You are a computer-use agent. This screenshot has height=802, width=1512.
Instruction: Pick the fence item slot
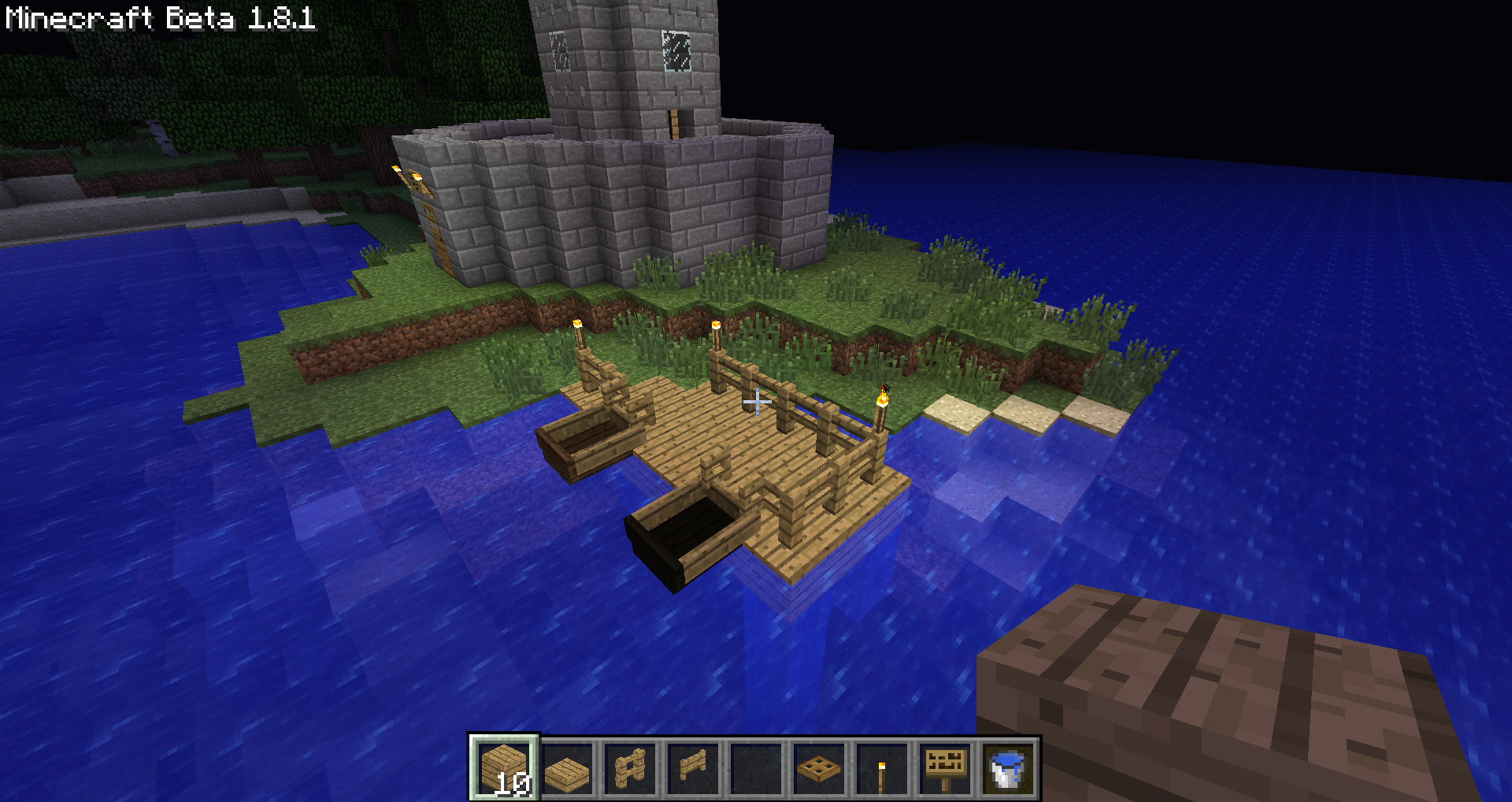pos(631,768)
